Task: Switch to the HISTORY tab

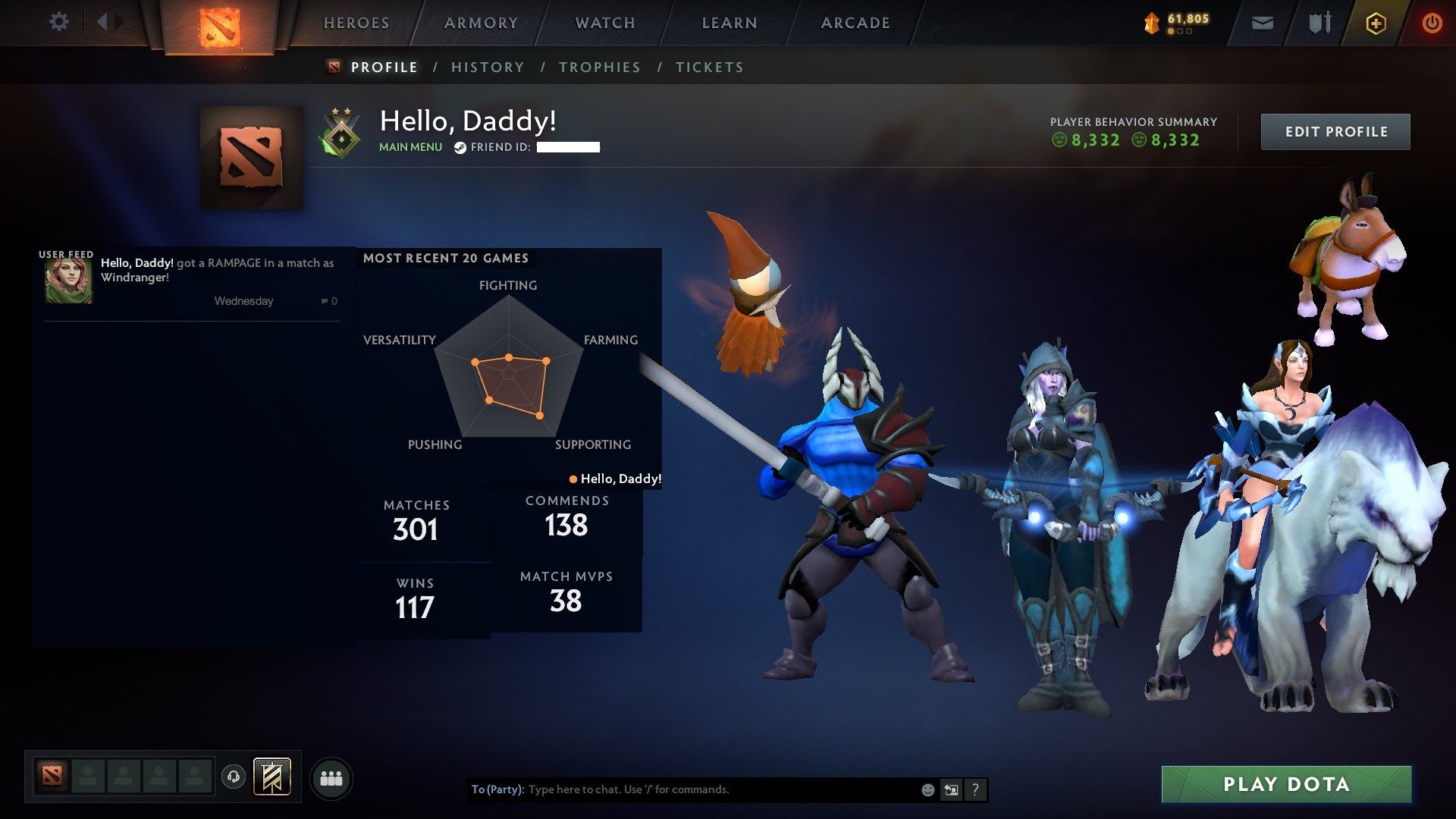Action: pyautogui.click(x=488, y=67)
